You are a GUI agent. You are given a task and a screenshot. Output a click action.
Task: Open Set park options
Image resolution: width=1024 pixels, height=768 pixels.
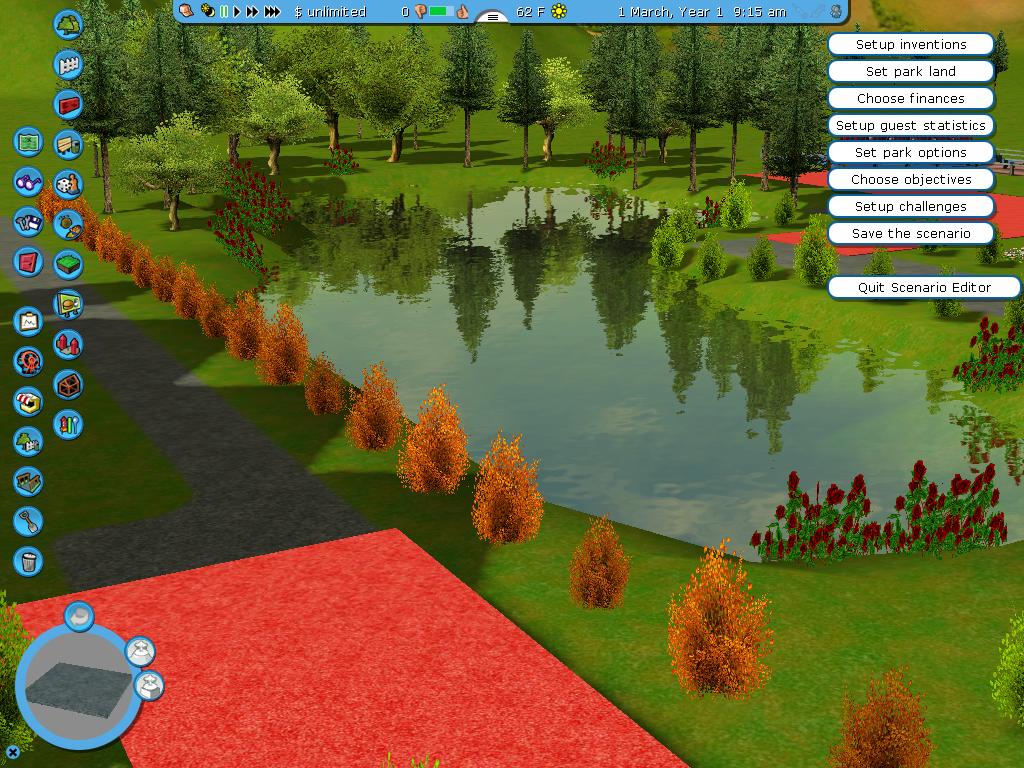pos(910,152)
